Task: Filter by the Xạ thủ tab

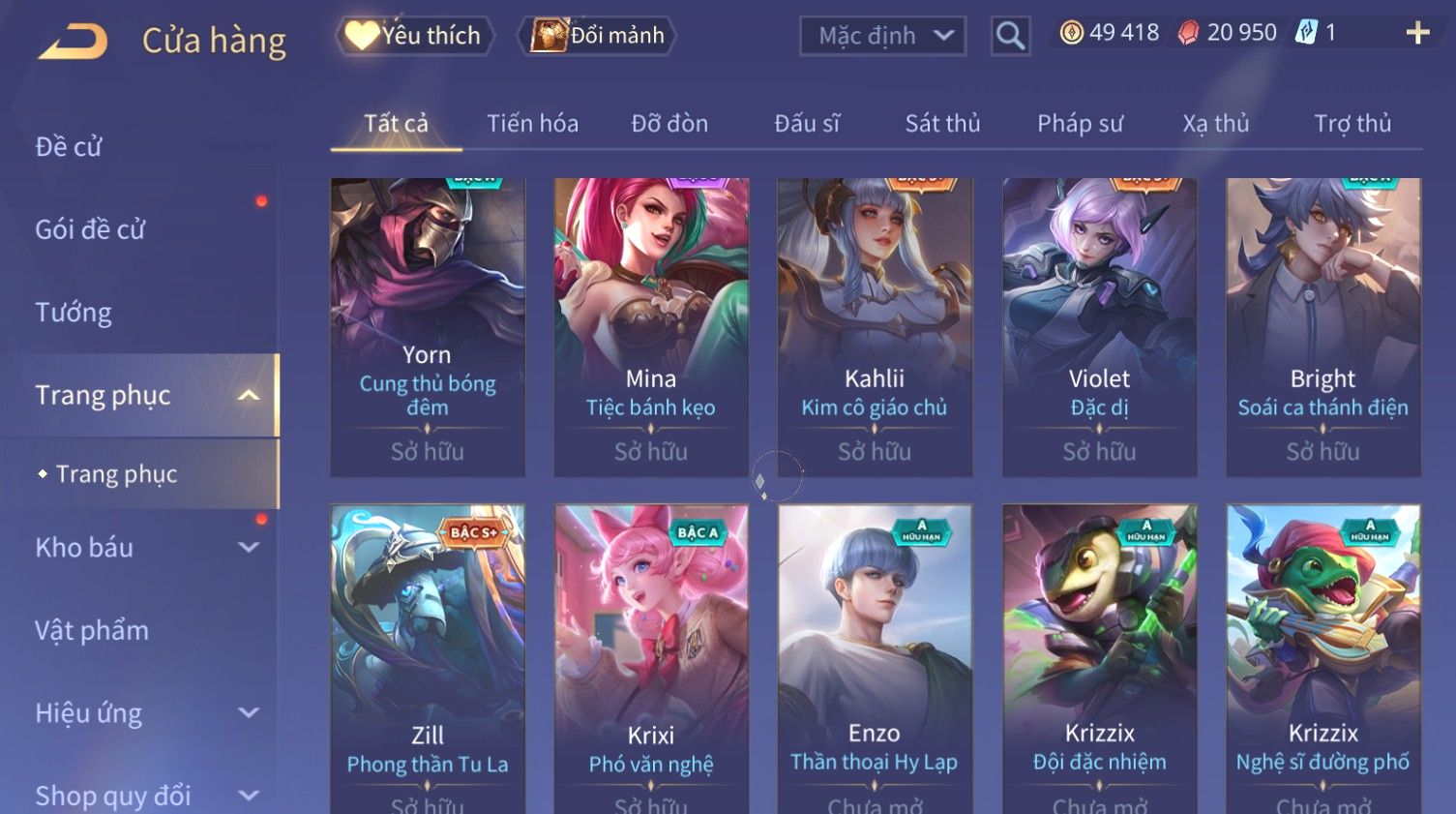Action: pyautogui.click(x=1215, y=124)
